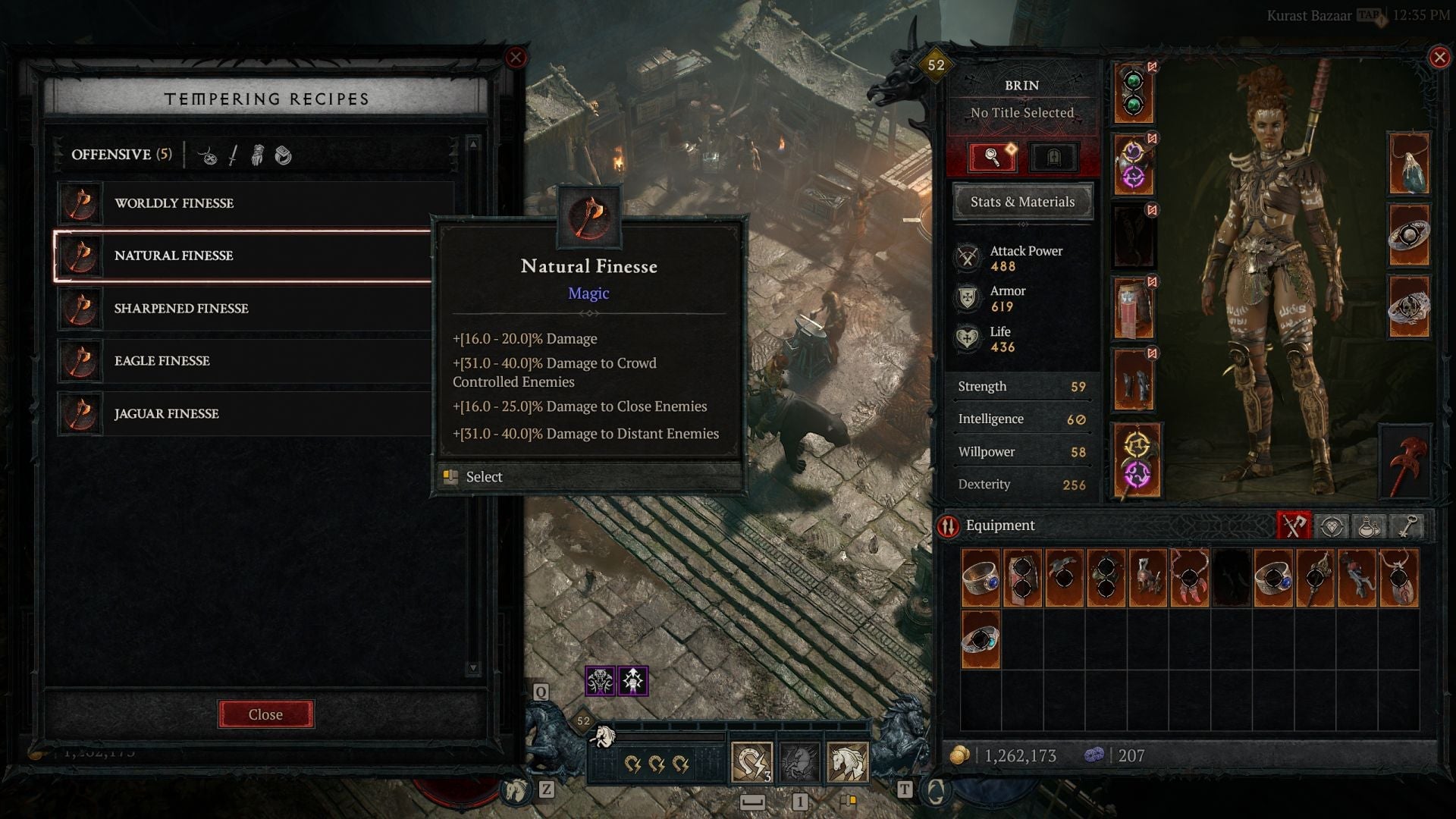Filter tempering recipes by gloves
1456x819 pixels.
coord(258,157)
